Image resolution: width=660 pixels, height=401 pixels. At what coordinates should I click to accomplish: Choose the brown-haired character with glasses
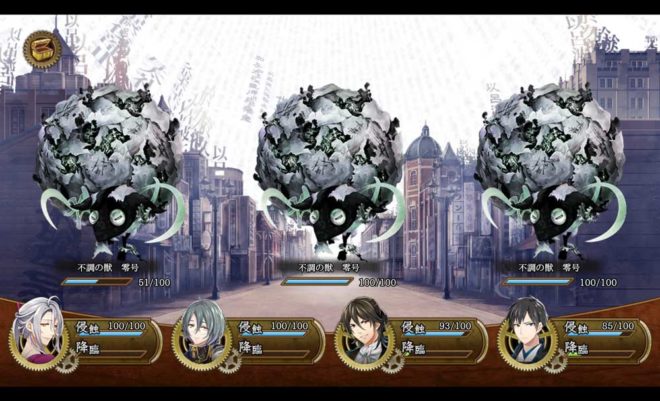[362, 331]
